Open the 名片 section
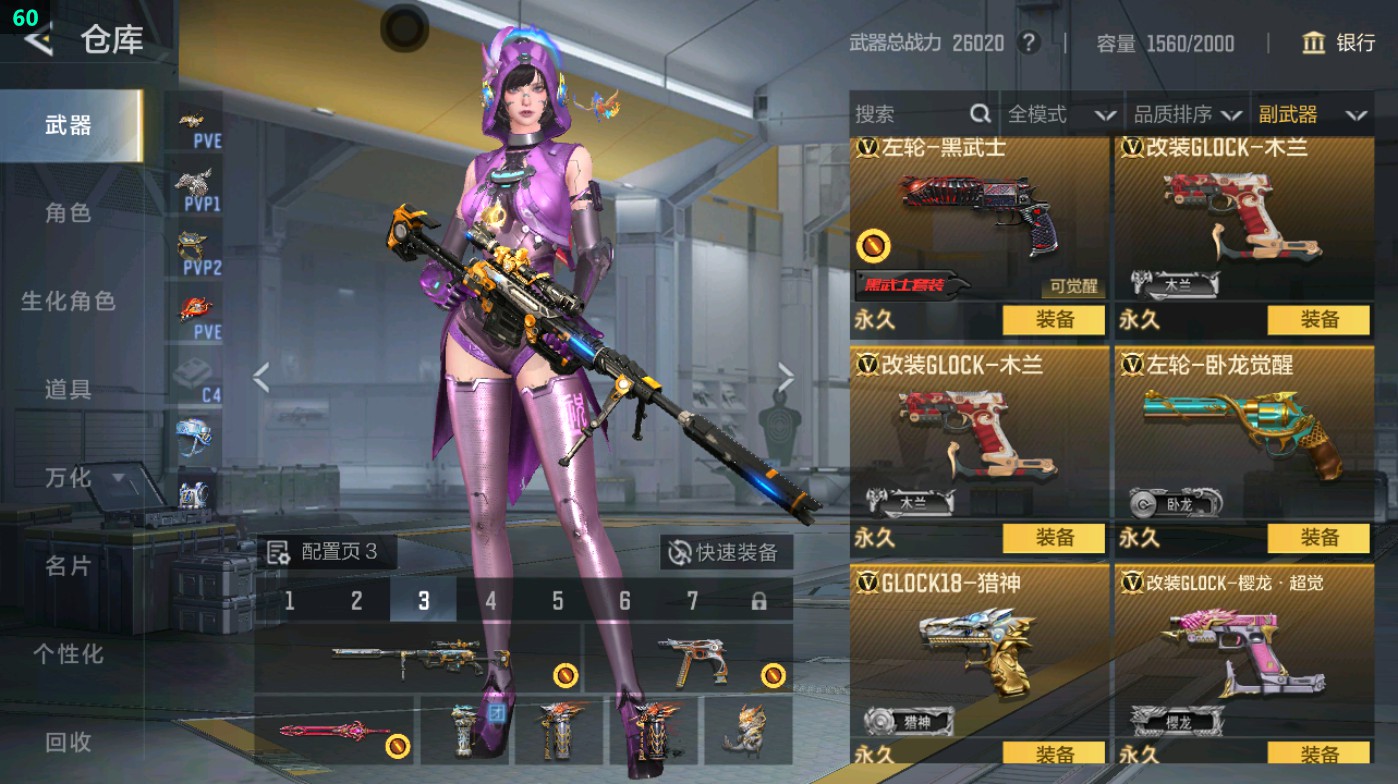Screen dimensions: 1398x784 [68, 566]
